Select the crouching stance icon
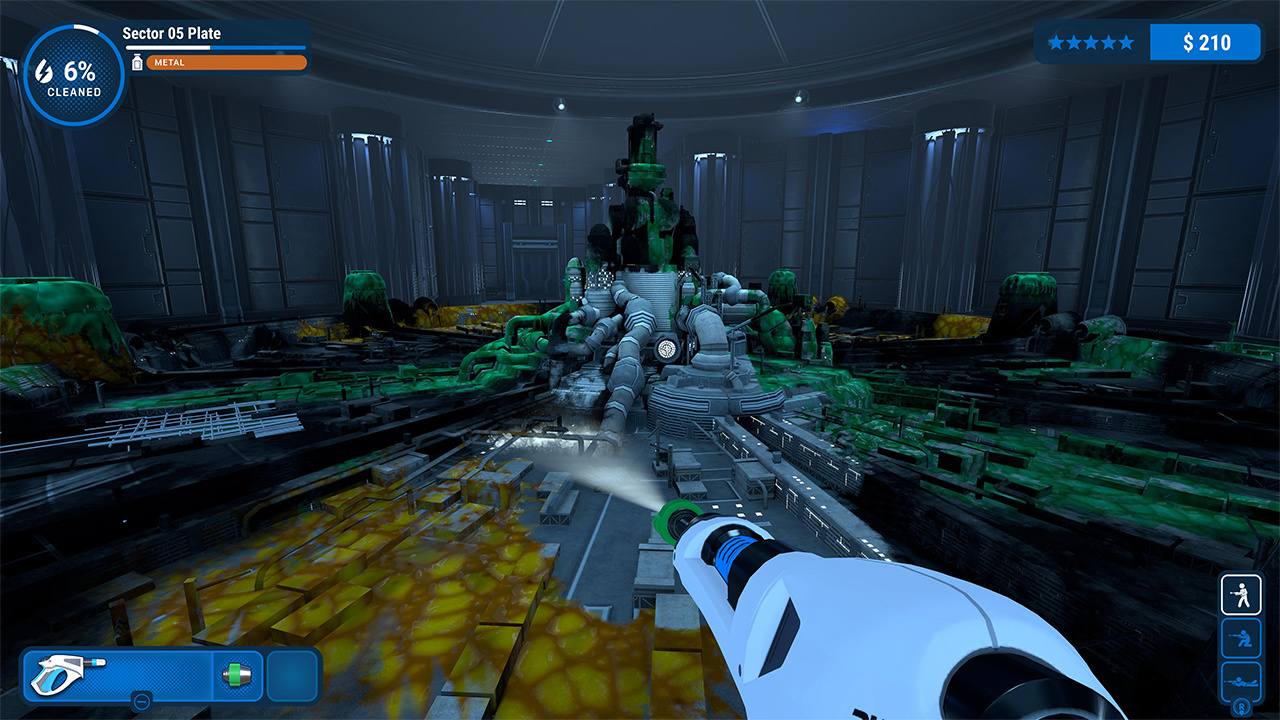 click(1240, 638)
